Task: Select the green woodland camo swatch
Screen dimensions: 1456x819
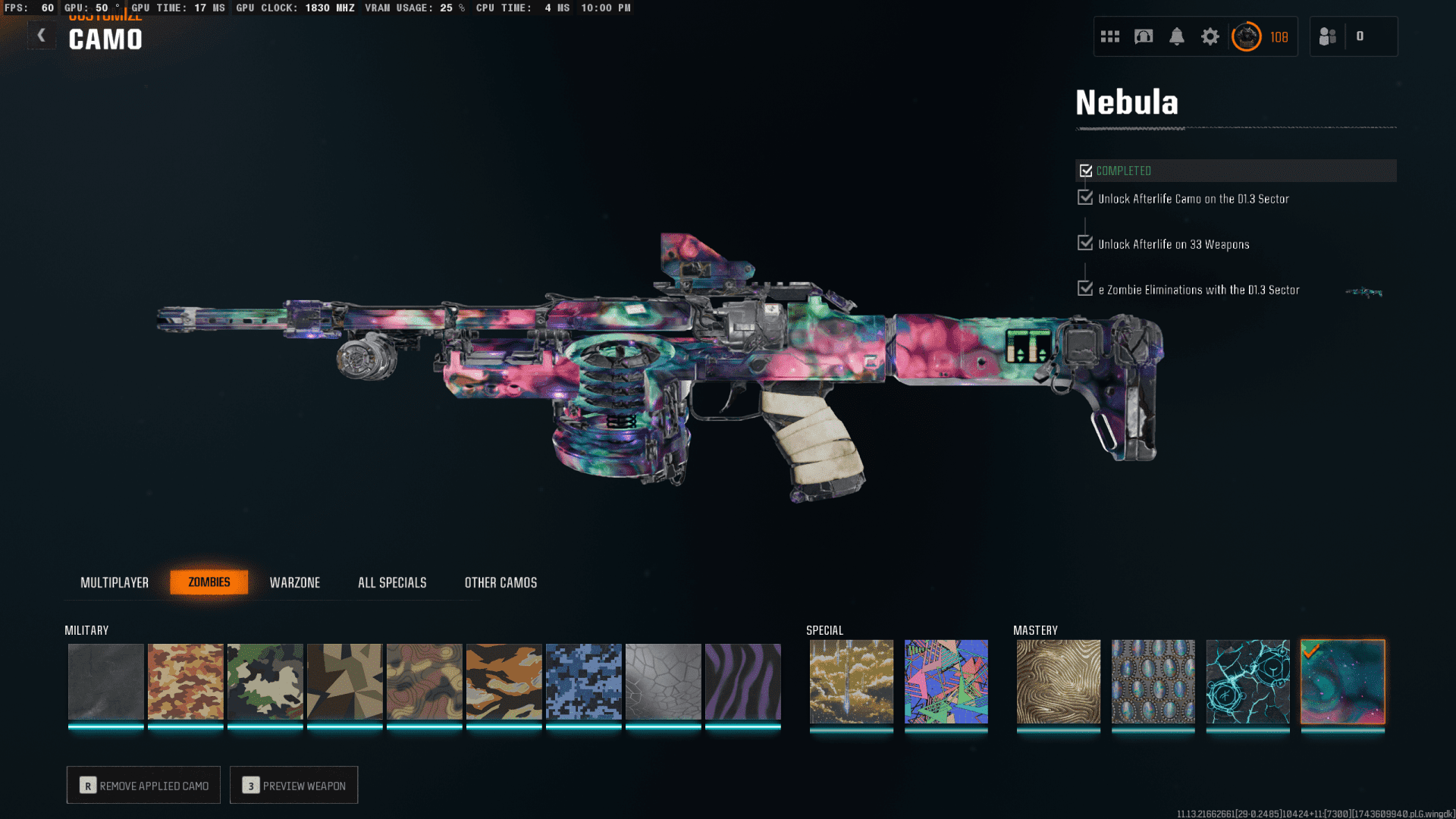Action: (x=265, y=682)
